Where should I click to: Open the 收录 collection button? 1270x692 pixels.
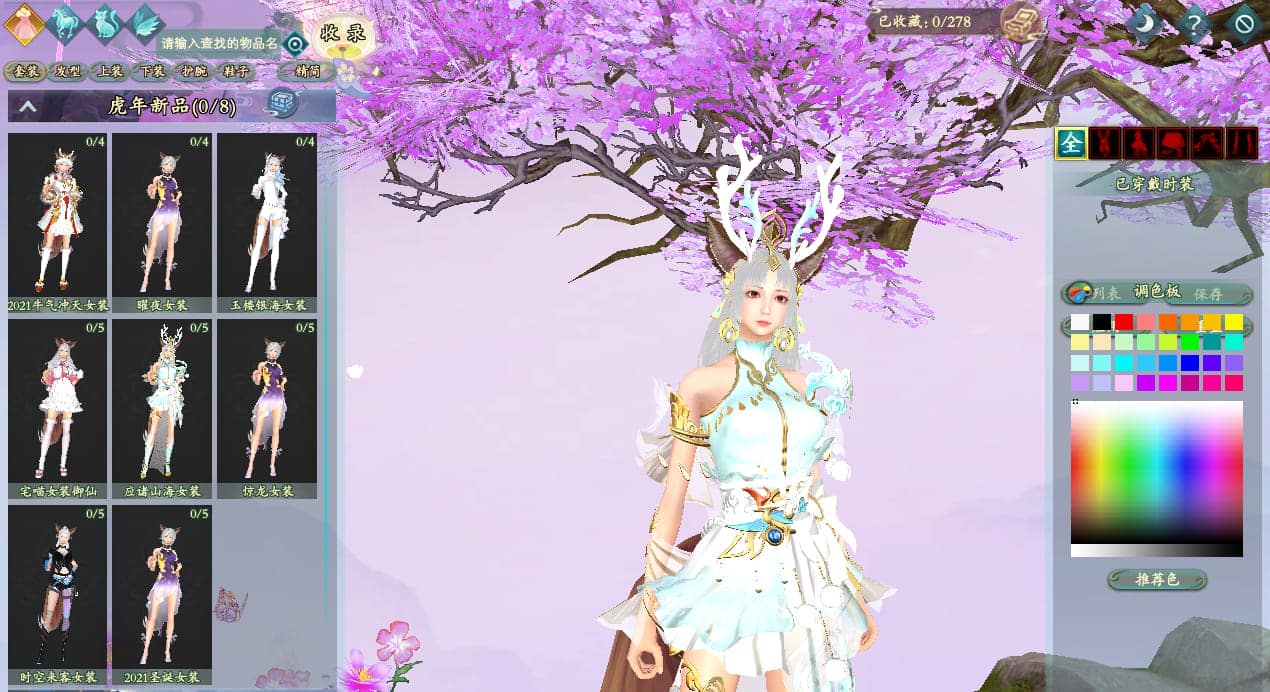[x=342, y=33]
